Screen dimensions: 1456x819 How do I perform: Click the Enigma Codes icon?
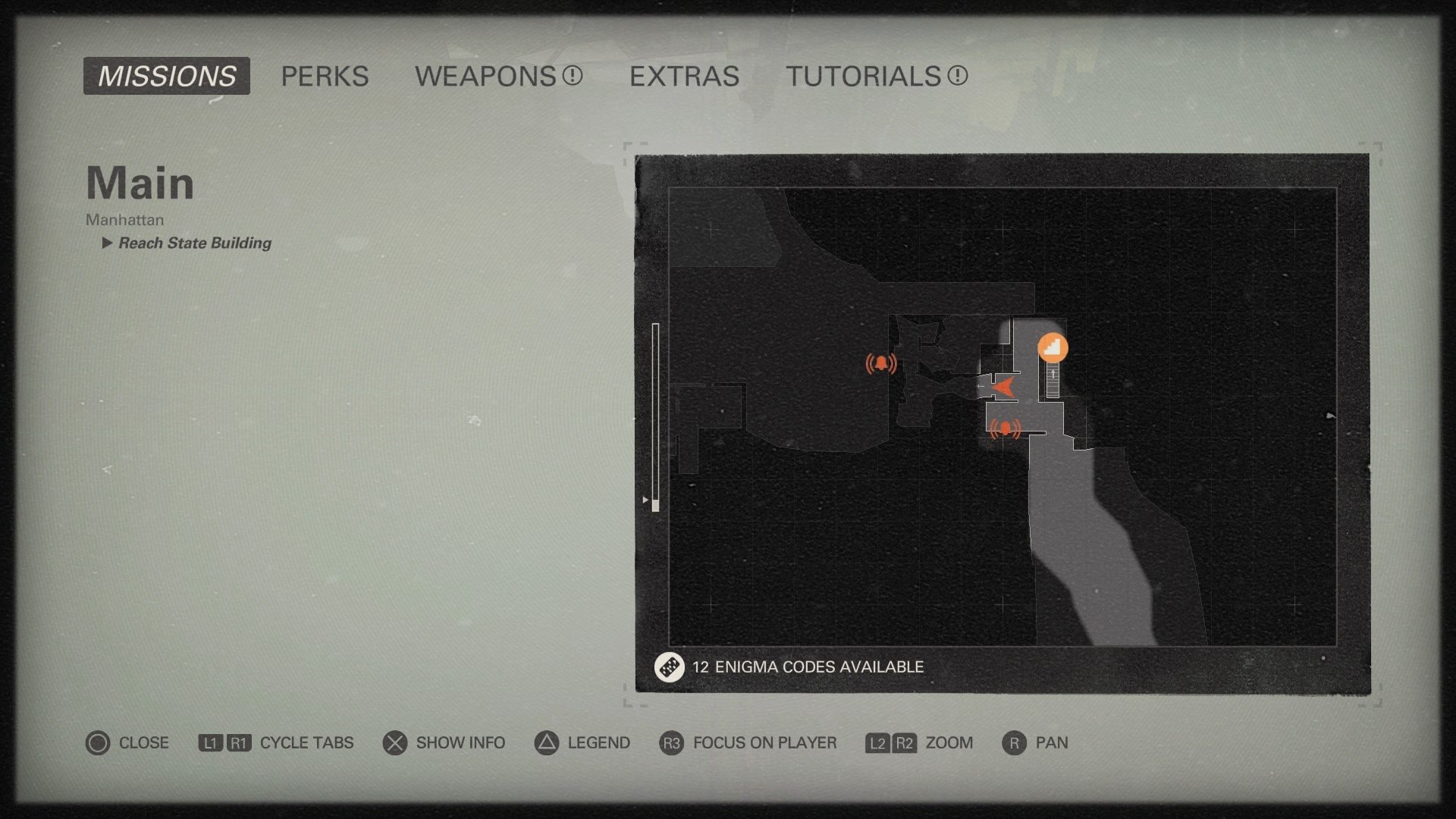point(669,667)
